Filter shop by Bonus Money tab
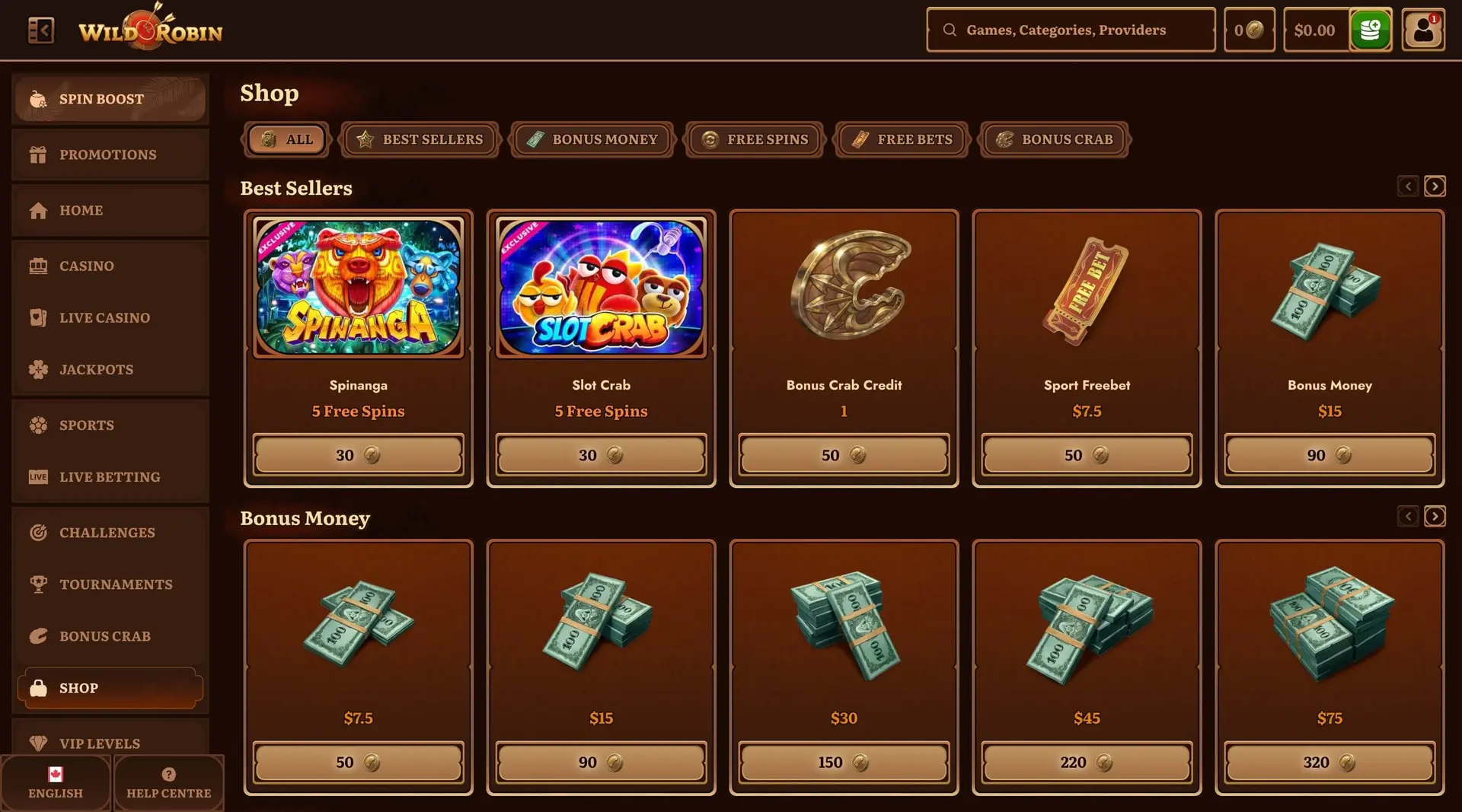1462x812 pixels. tap(592, 139)
